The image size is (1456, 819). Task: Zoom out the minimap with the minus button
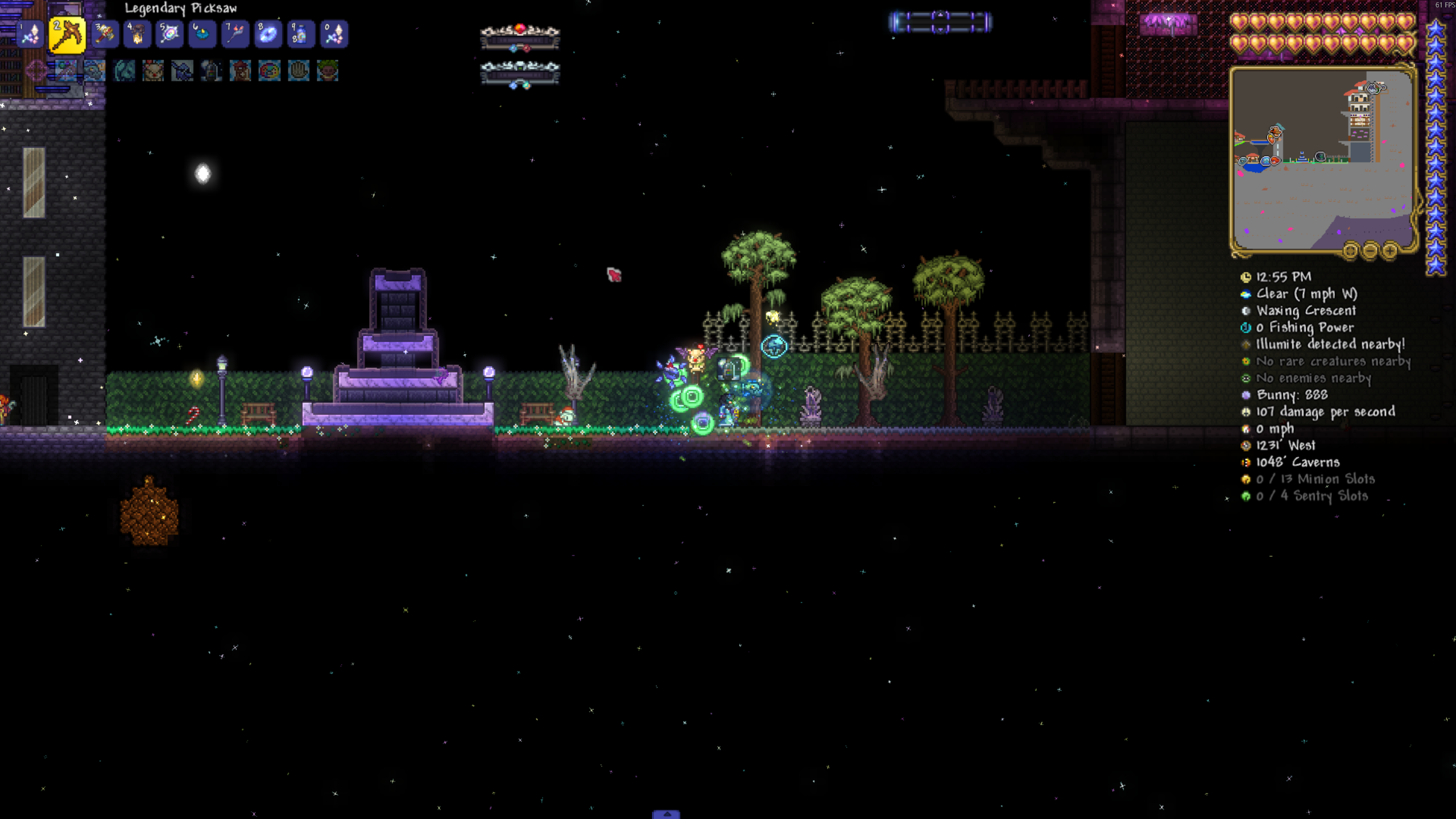point(1370,250)
